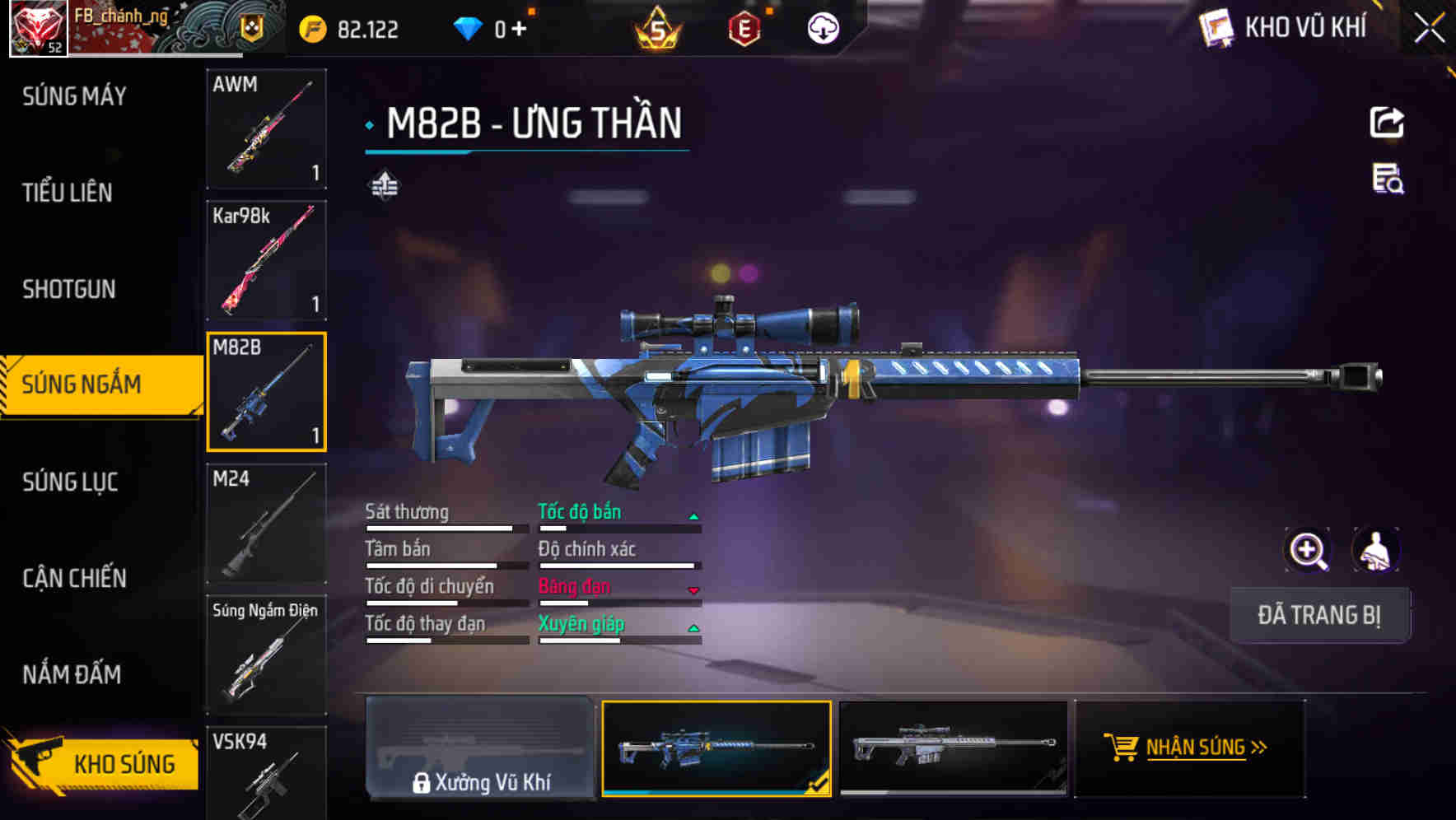Select the AWM weapon thumbnail
The width and height of the screenshot is (1456, 820).
[266, 130]
